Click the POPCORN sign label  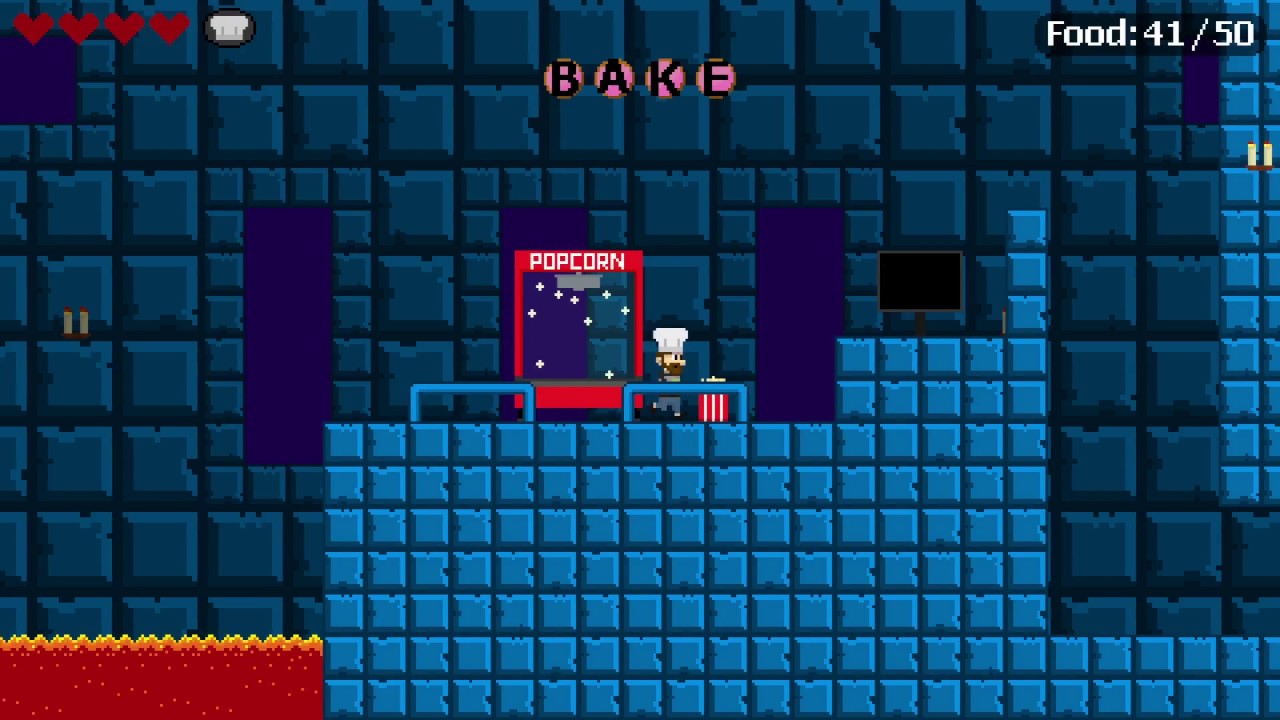point(578,260)
